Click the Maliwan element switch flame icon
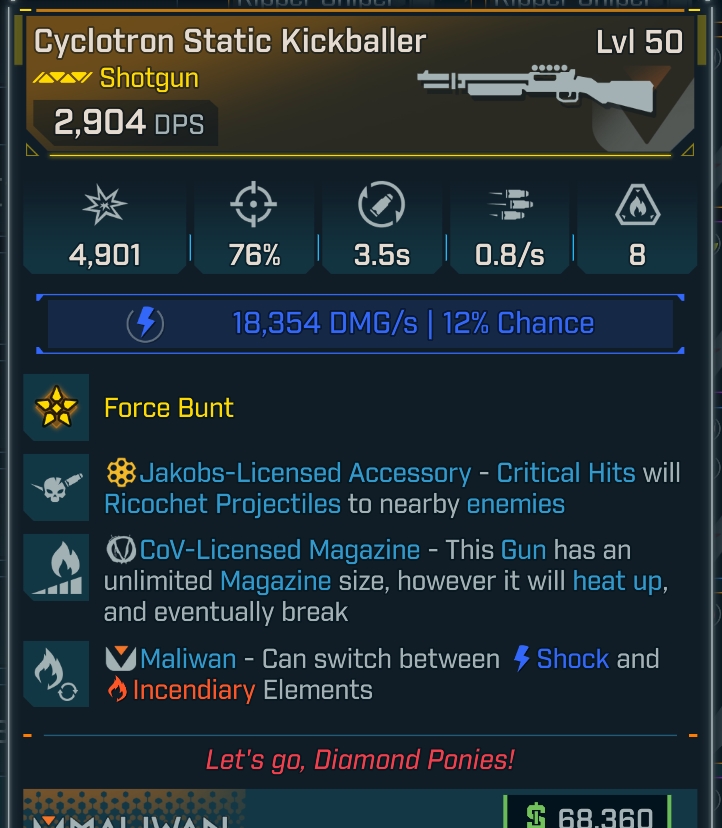 pyautogui.click(x=56, y=674)
